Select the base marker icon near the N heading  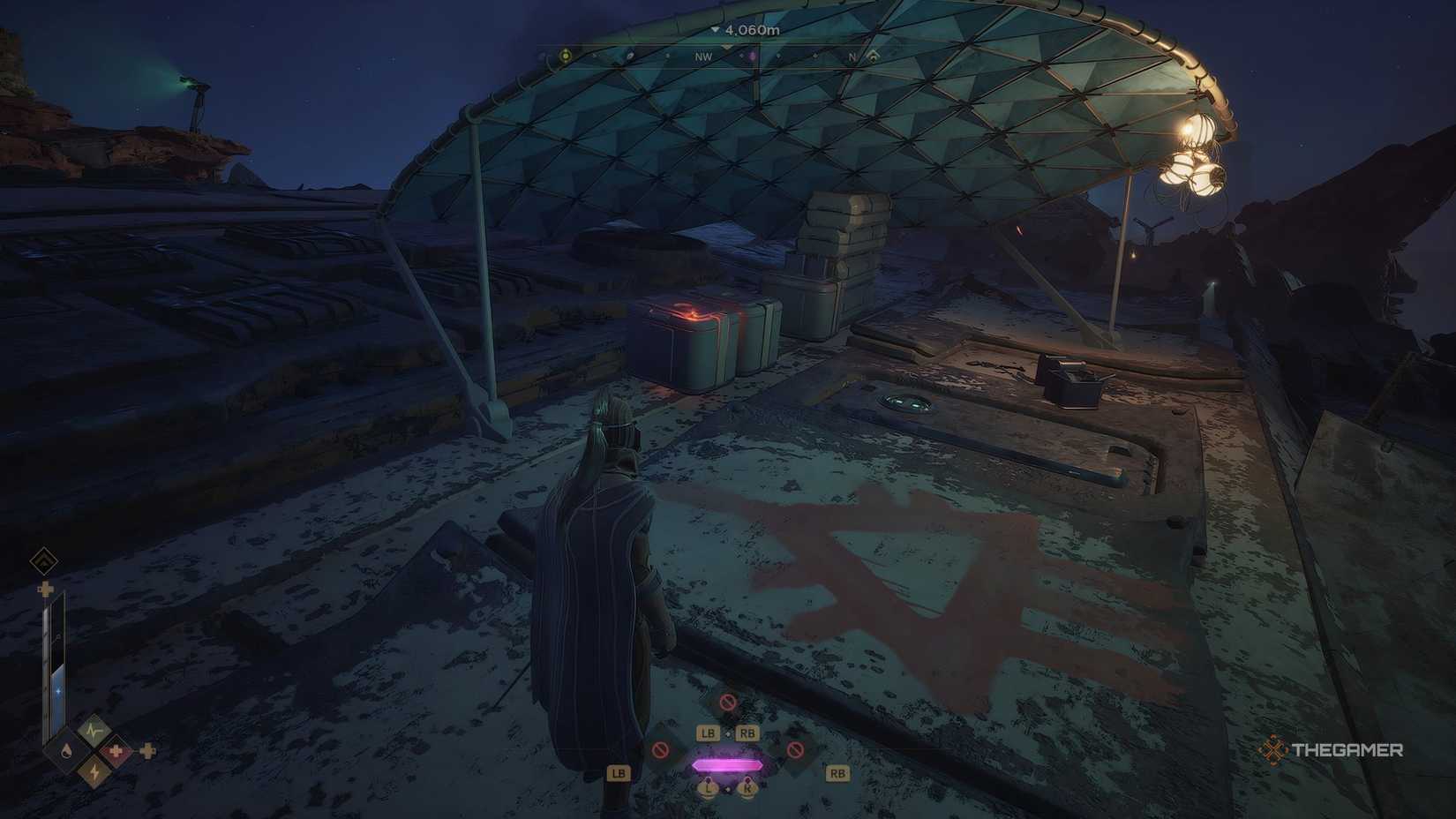pyautogui.click(x=874, y=56)
